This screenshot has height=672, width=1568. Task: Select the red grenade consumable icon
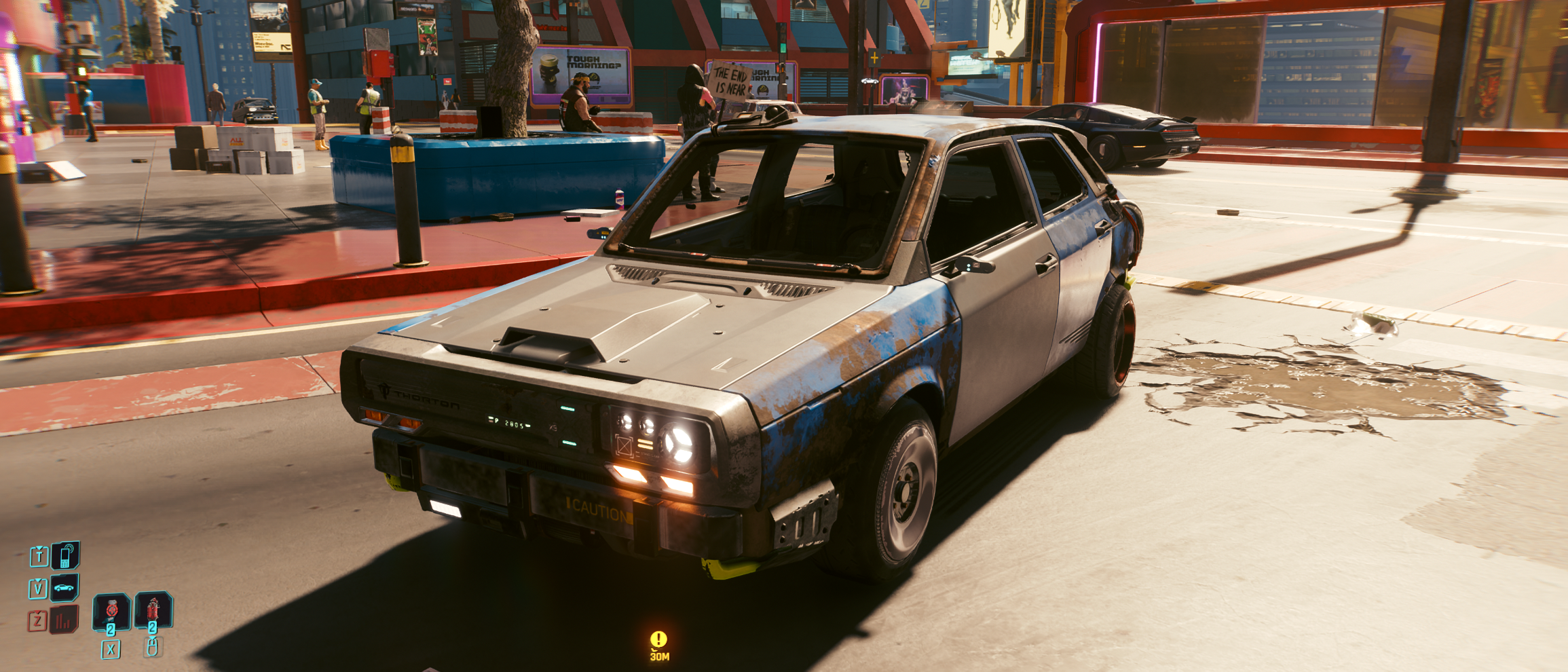(152, 610)
